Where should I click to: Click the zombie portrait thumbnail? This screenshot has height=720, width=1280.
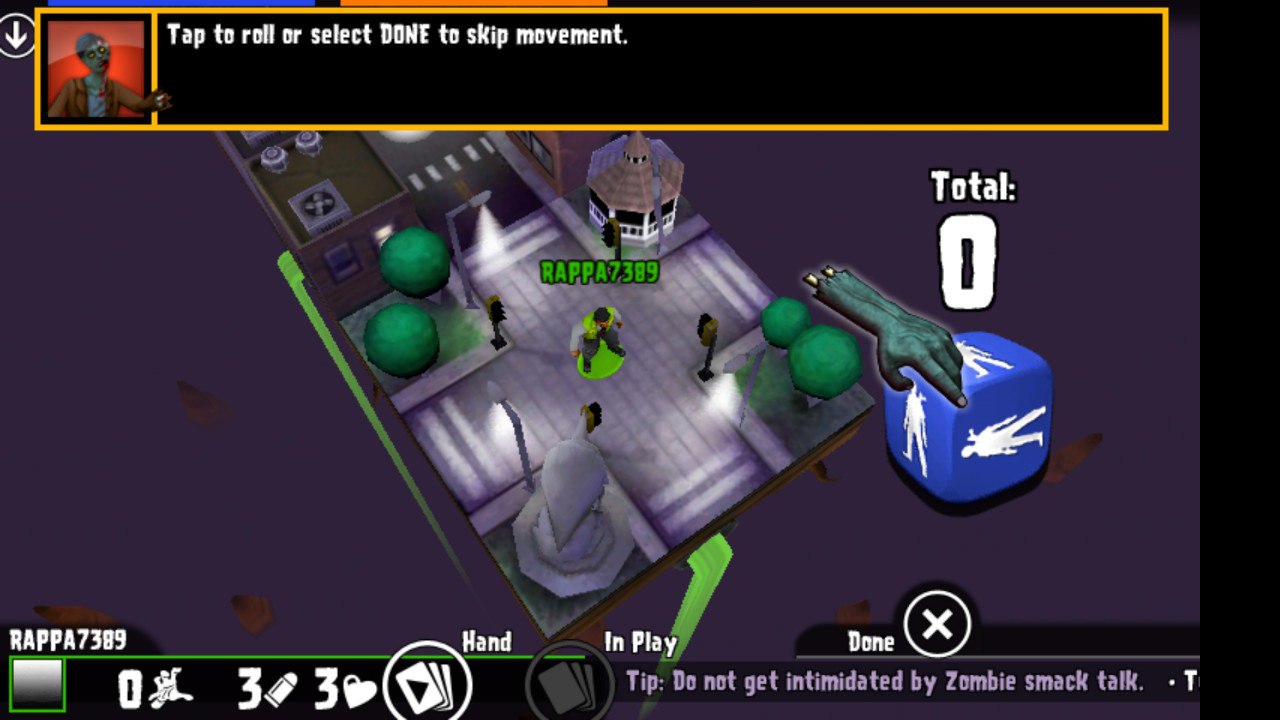pyautogui.click(x=96, y=69)
